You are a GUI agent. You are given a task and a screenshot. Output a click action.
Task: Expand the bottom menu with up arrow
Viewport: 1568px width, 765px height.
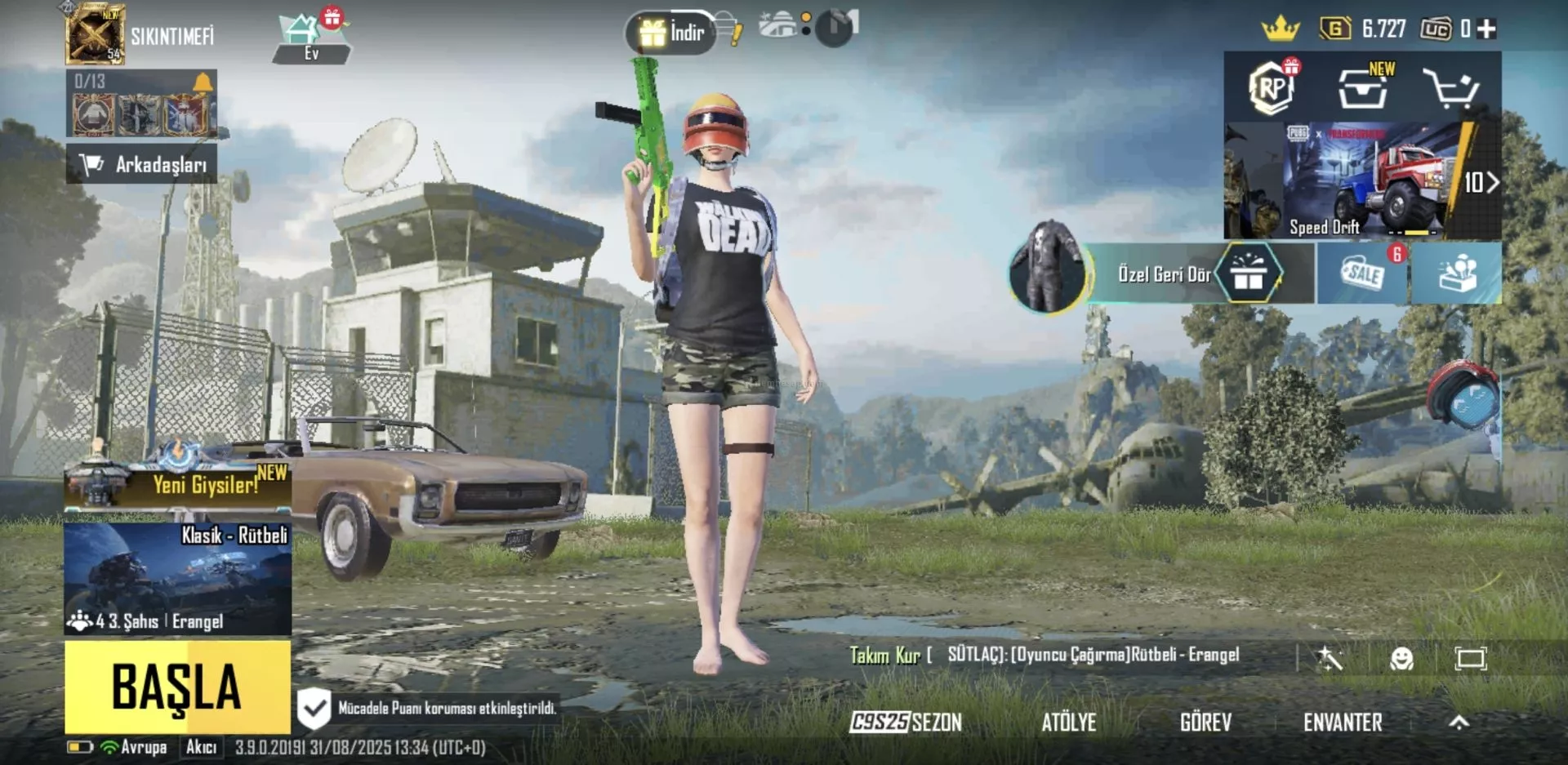point(1459,723)
